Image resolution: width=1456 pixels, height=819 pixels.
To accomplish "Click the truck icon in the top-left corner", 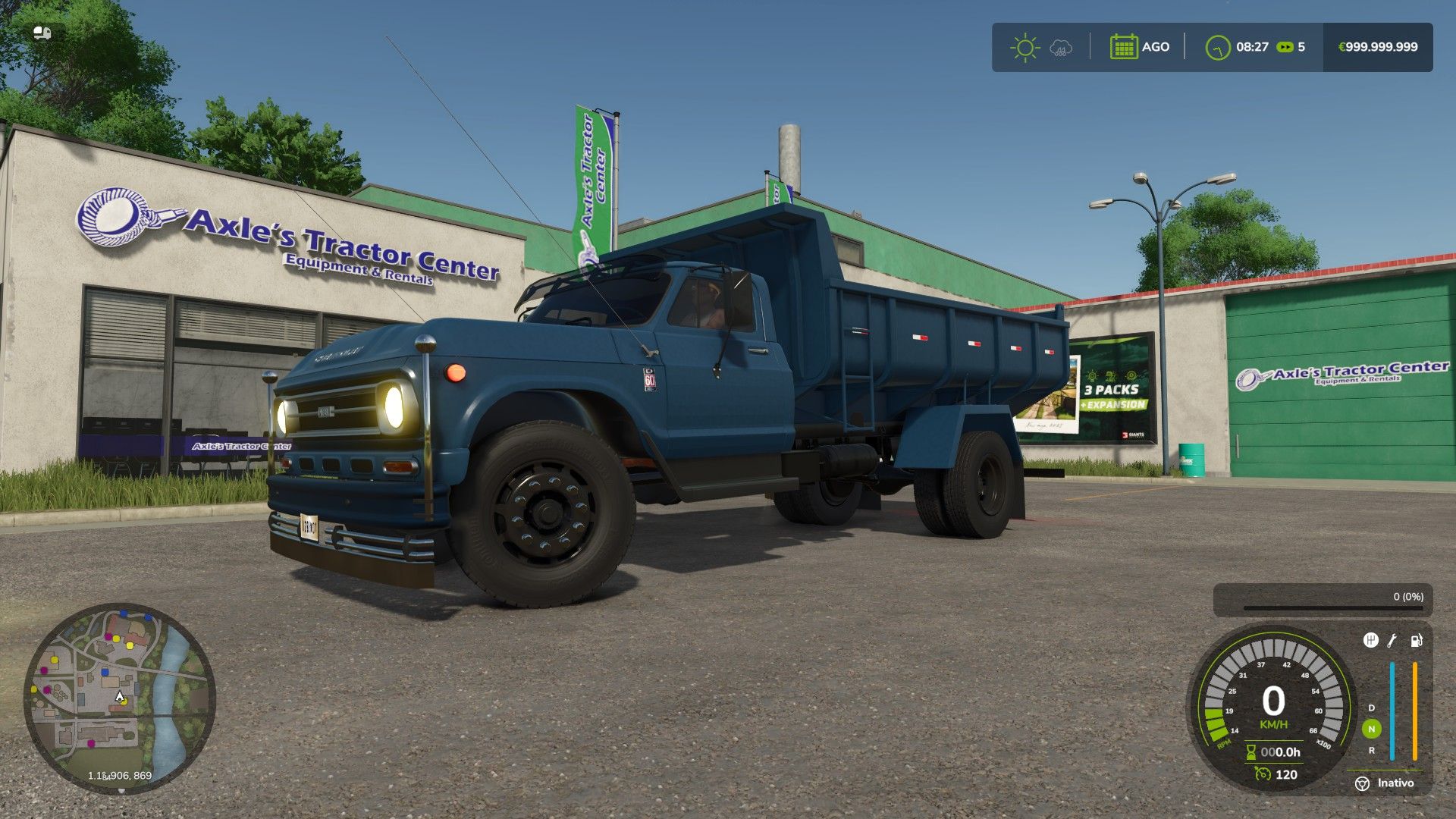I will (42, 33).
